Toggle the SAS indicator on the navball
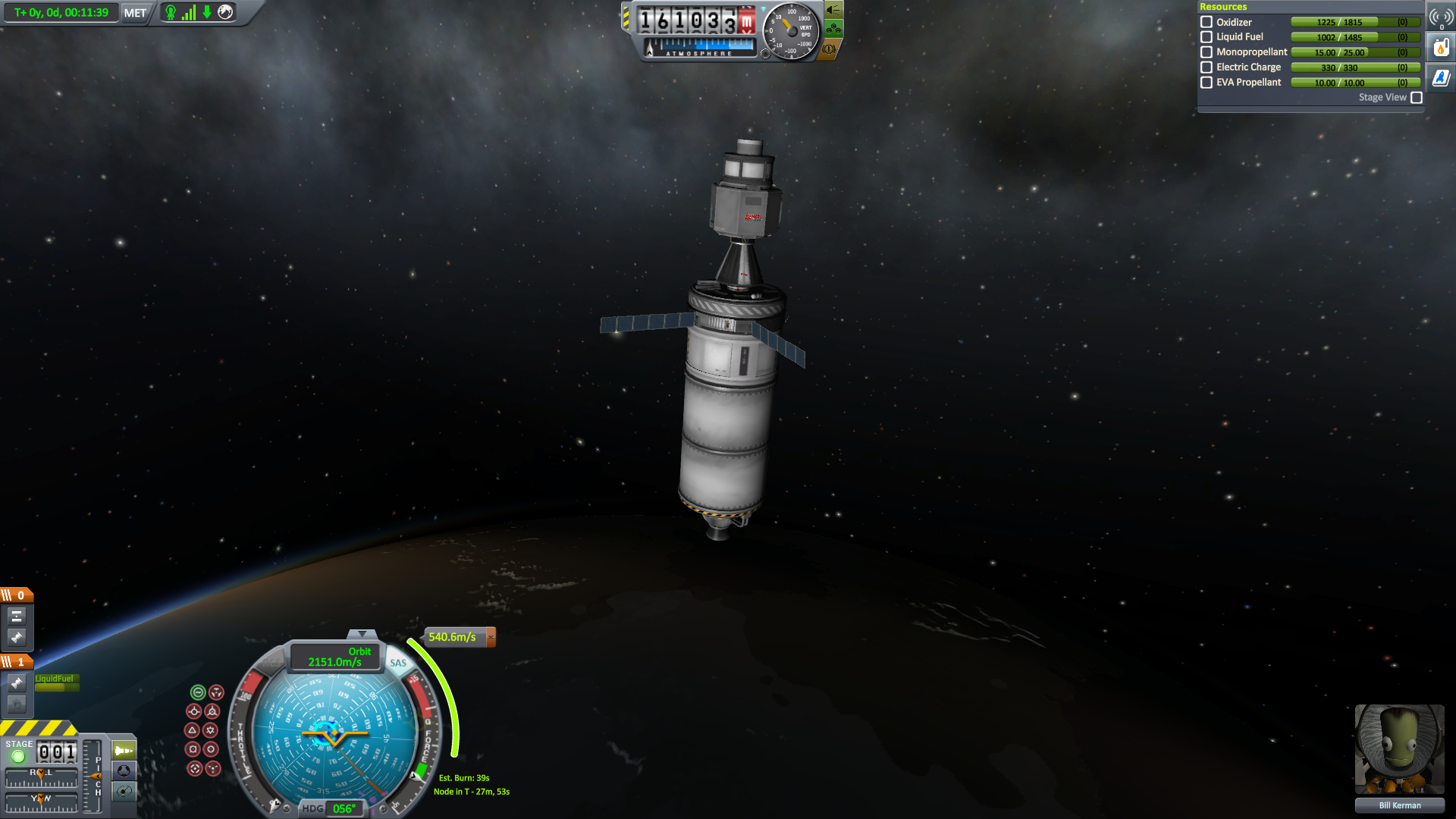 coord(398,663)
